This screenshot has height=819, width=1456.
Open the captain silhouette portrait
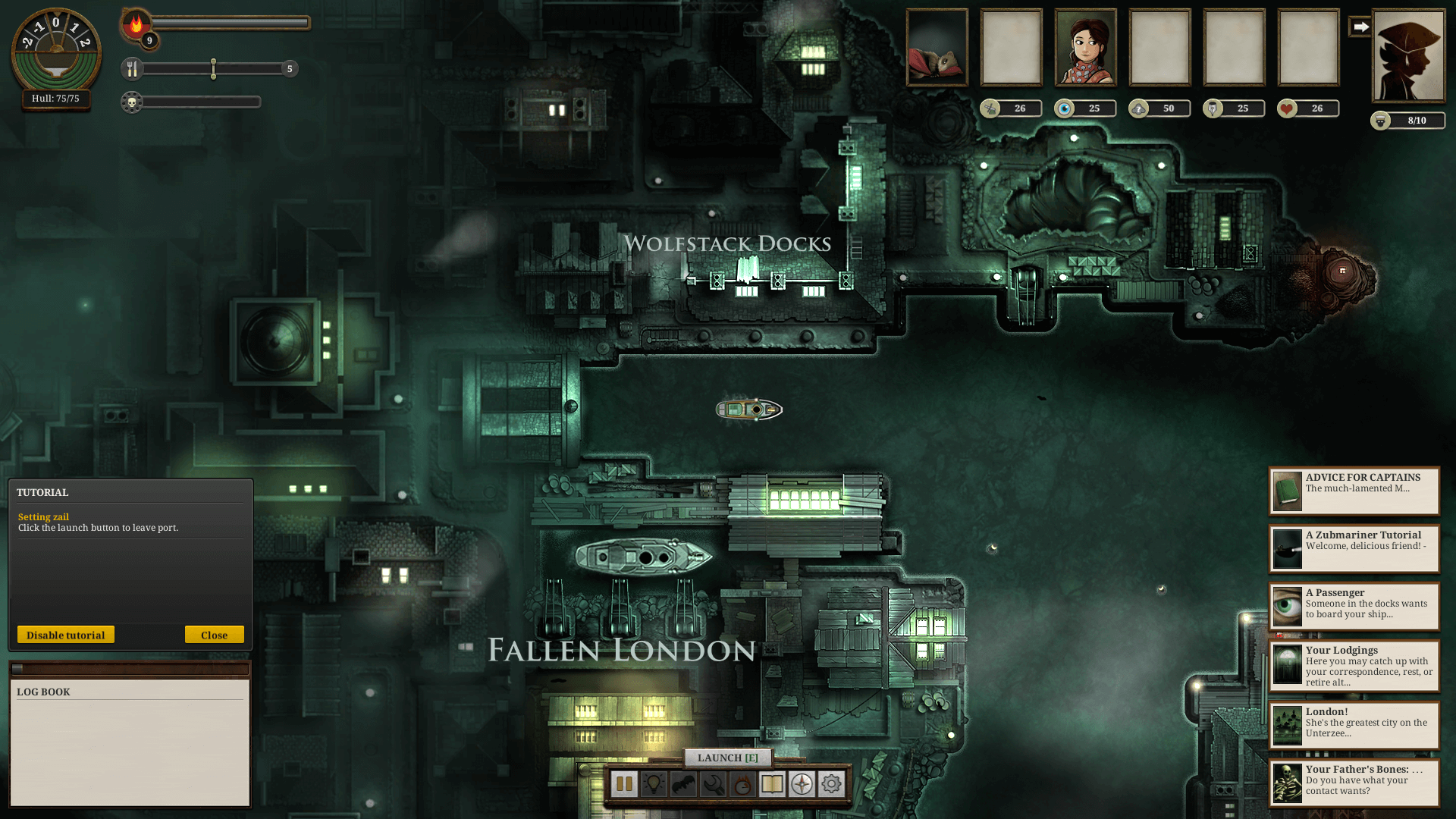point(1409,56)
